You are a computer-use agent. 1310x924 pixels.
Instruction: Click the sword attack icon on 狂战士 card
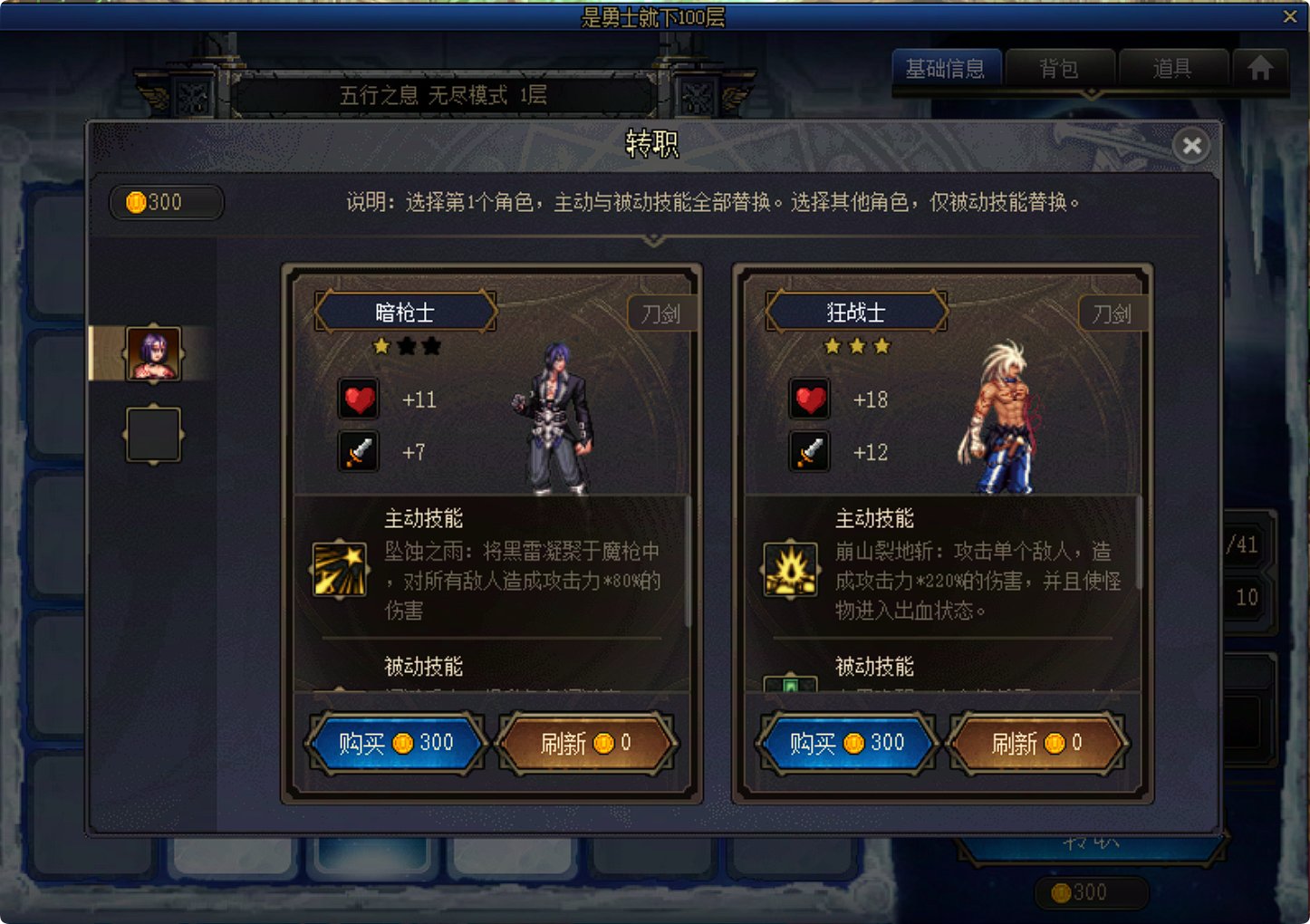[x=809, y=452]
